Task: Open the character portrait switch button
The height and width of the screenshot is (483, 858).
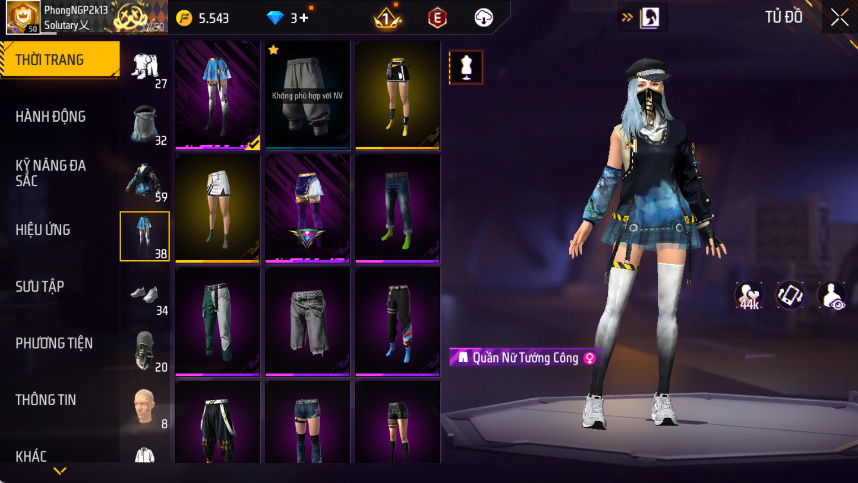Action: pyautogui.click(x=650, y=17)
